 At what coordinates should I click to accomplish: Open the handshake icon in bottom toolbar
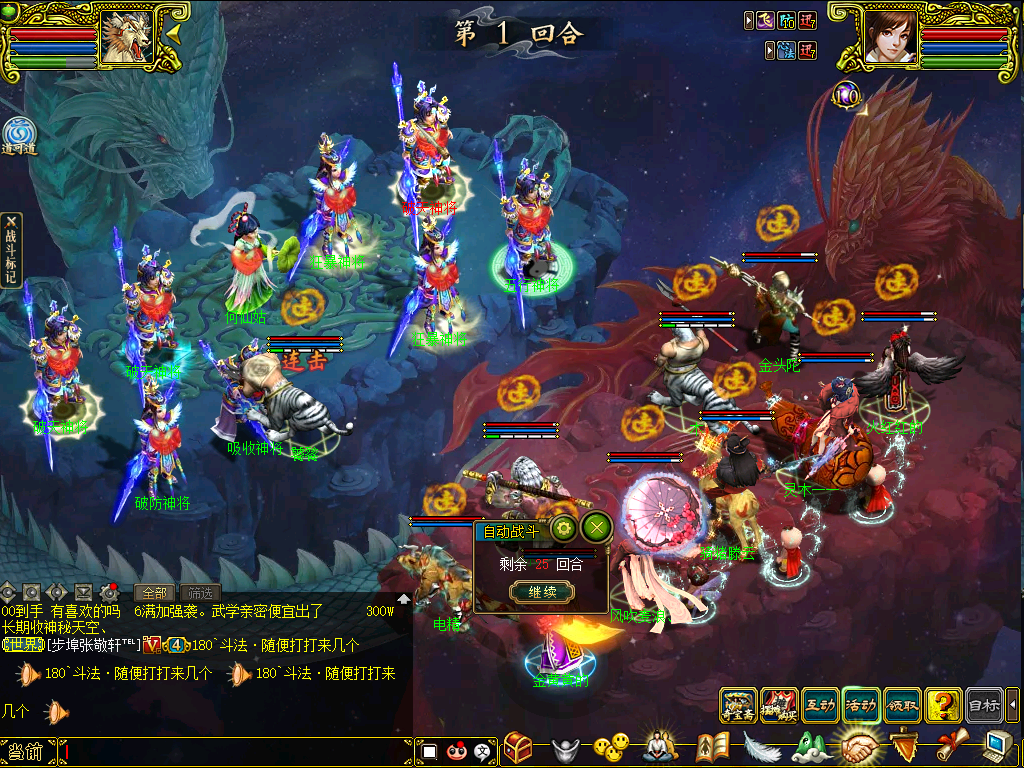point(857,747)
